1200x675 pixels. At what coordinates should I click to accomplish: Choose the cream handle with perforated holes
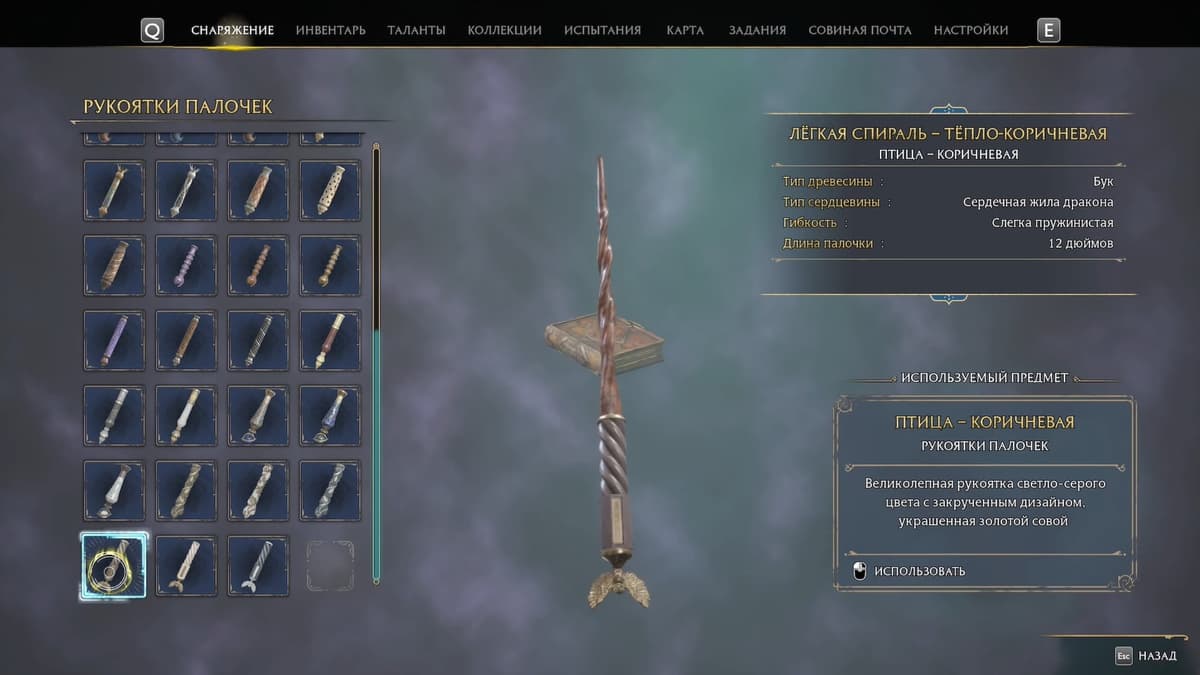[330, 190]
